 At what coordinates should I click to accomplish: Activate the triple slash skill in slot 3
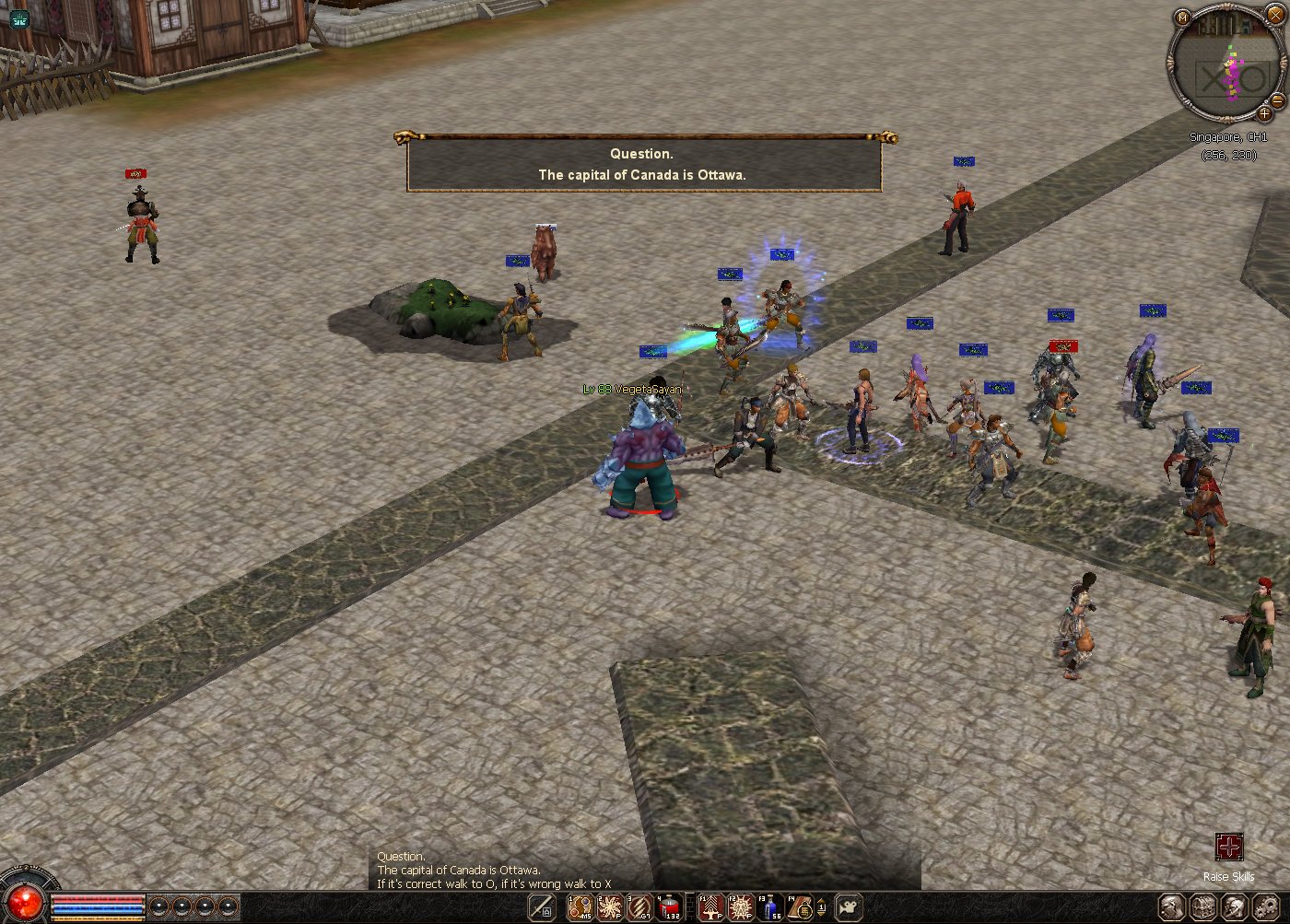(x=639, y=906)
